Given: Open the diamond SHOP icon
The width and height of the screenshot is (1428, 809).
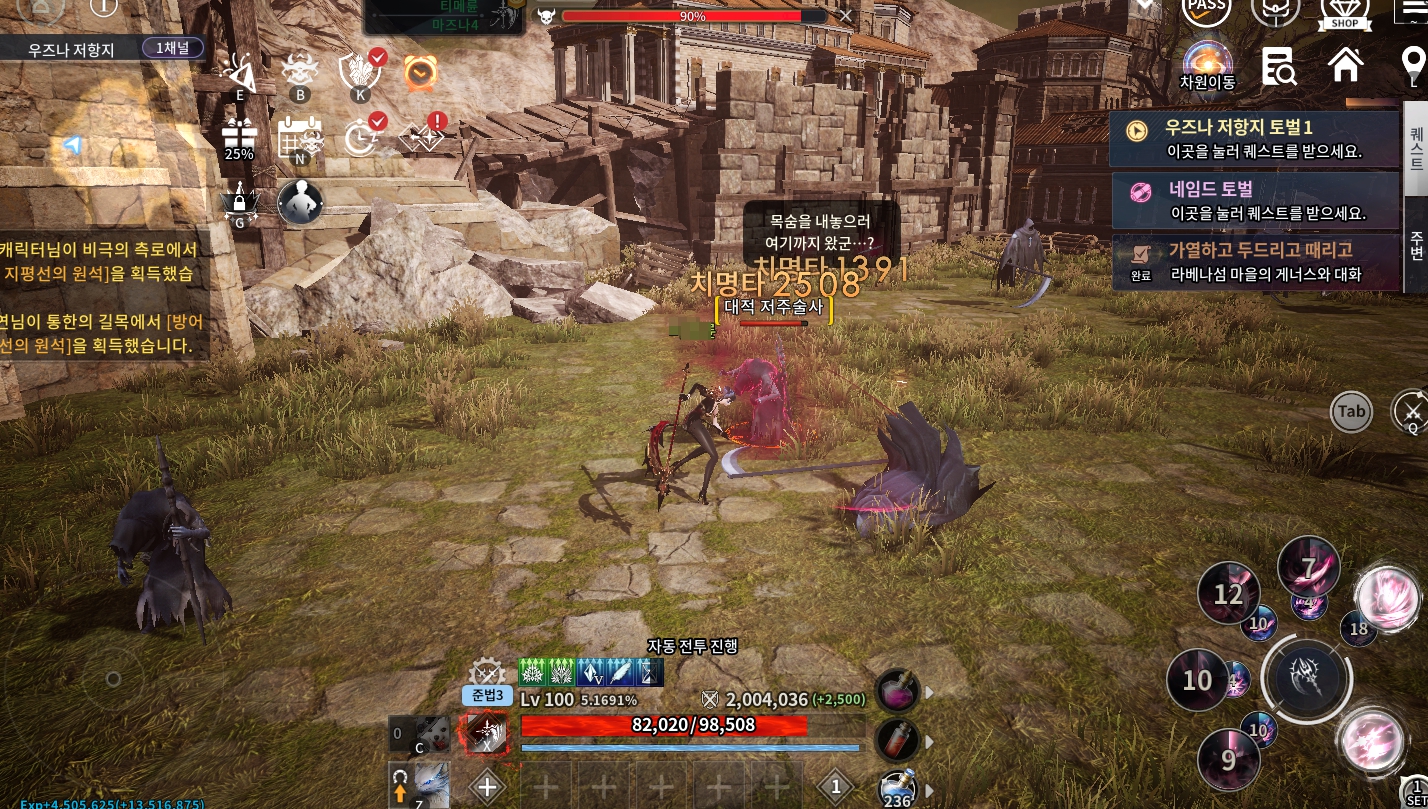Looking at the screenshot, I should 1345,12.
